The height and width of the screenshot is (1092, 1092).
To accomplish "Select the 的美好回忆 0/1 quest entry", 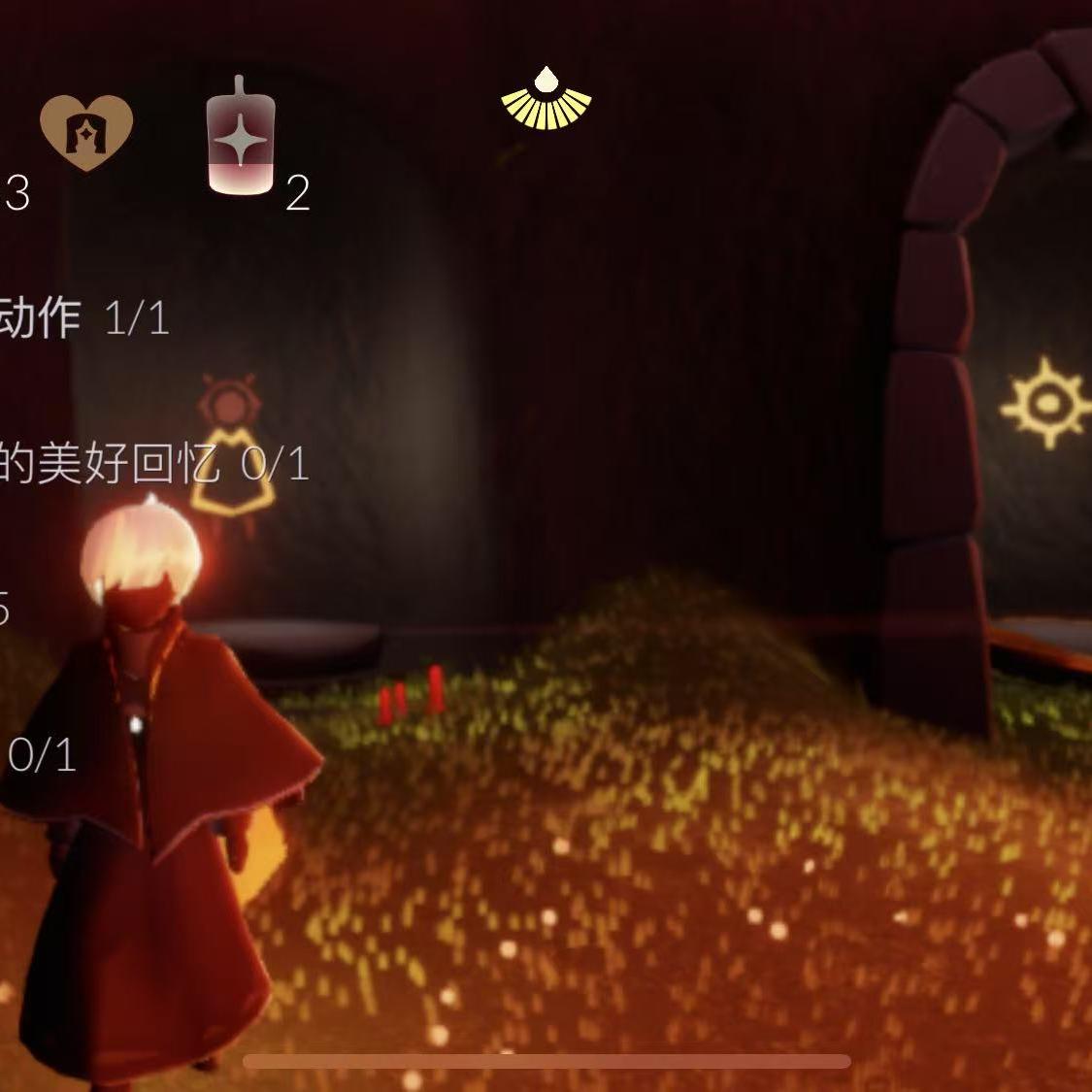I will coord(153,464).
